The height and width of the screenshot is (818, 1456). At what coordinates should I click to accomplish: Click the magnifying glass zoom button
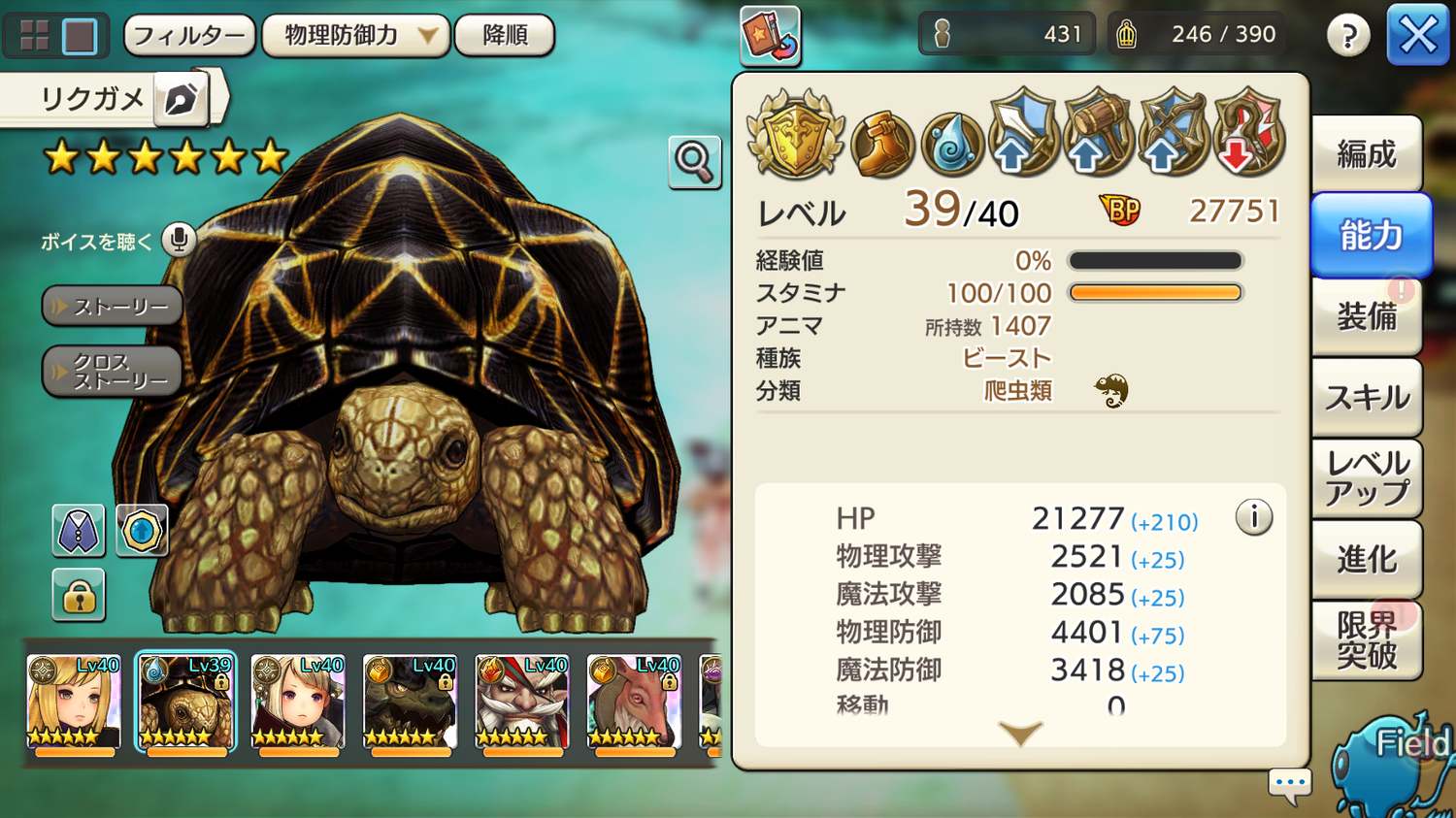pos(694,161)
